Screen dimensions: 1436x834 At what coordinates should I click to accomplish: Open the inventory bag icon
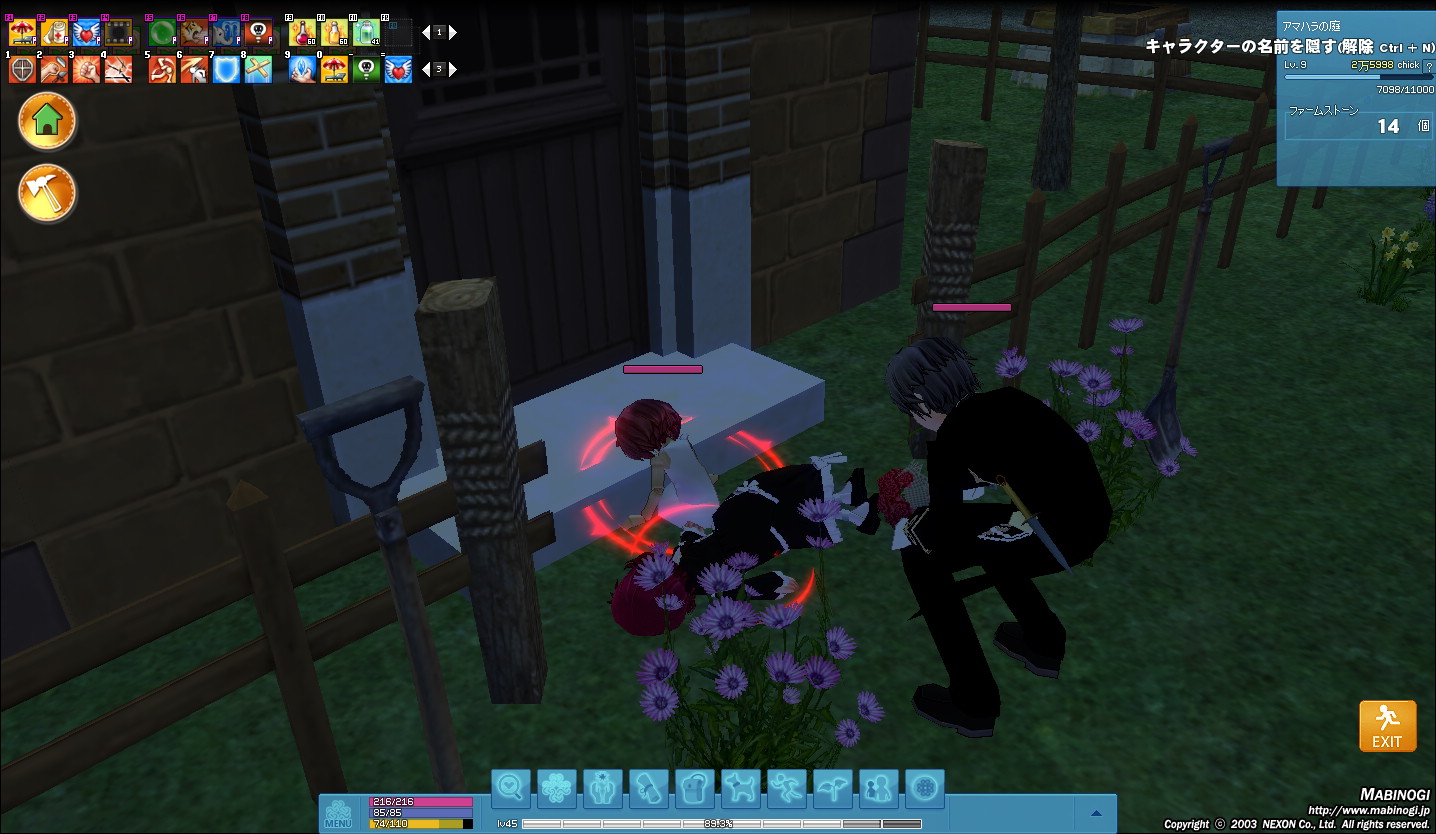pyautogui.click(x=694, y=788)
